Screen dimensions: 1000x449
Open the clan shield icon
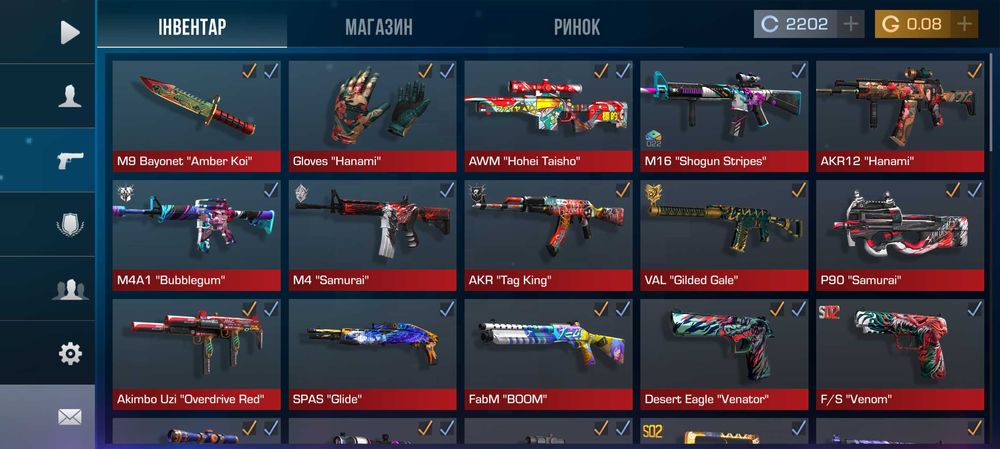point(70,224)
